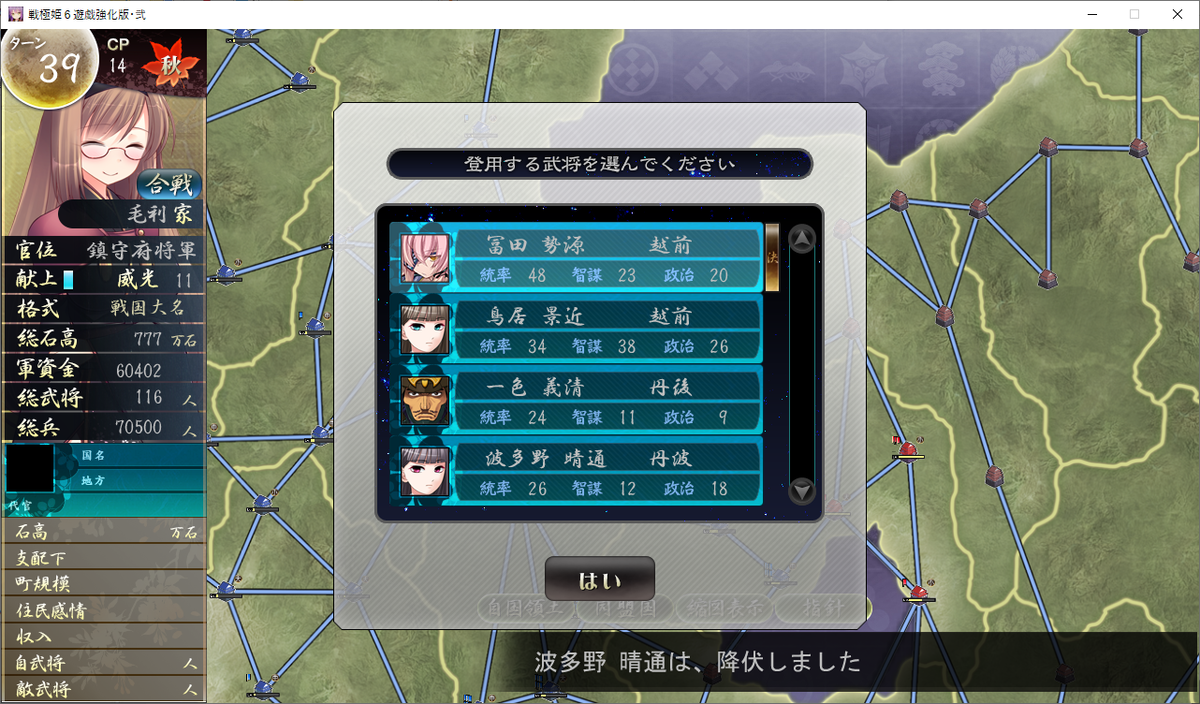Close the game window

tap(1175, 14)
